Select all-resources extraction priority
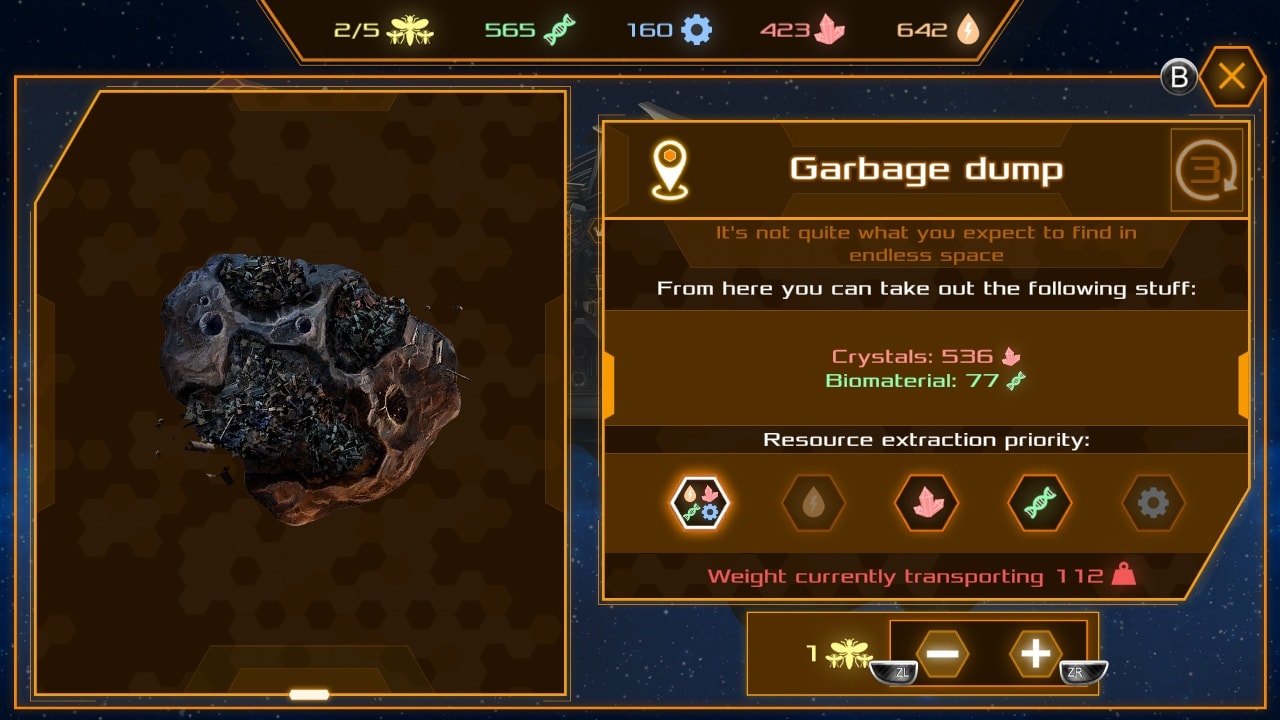This screenshot has height=720, width=1280. point(700,502)
